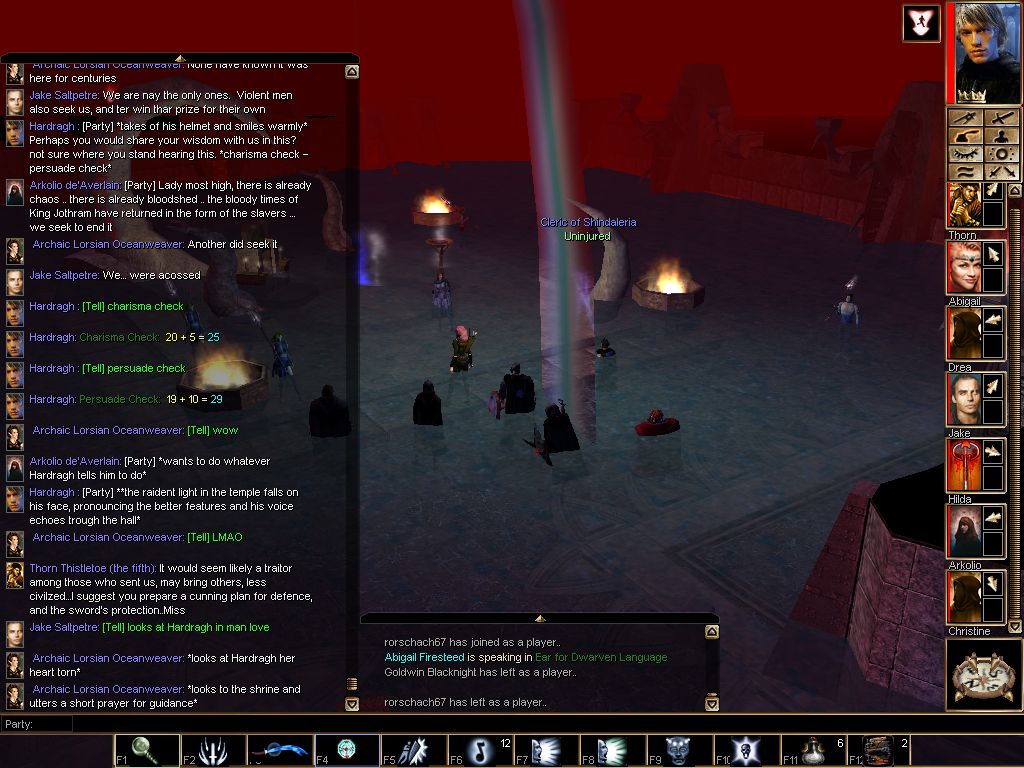This screenshot has width=1024, height=768.
Task: Open the main player character portrait
Action: [x=985, y=50]
